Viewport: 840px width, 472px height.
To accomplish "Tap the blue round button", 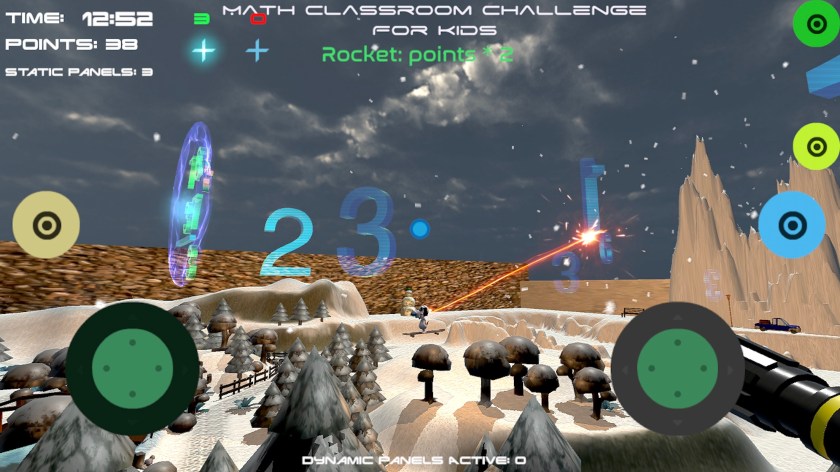I will tap(791, 224).
